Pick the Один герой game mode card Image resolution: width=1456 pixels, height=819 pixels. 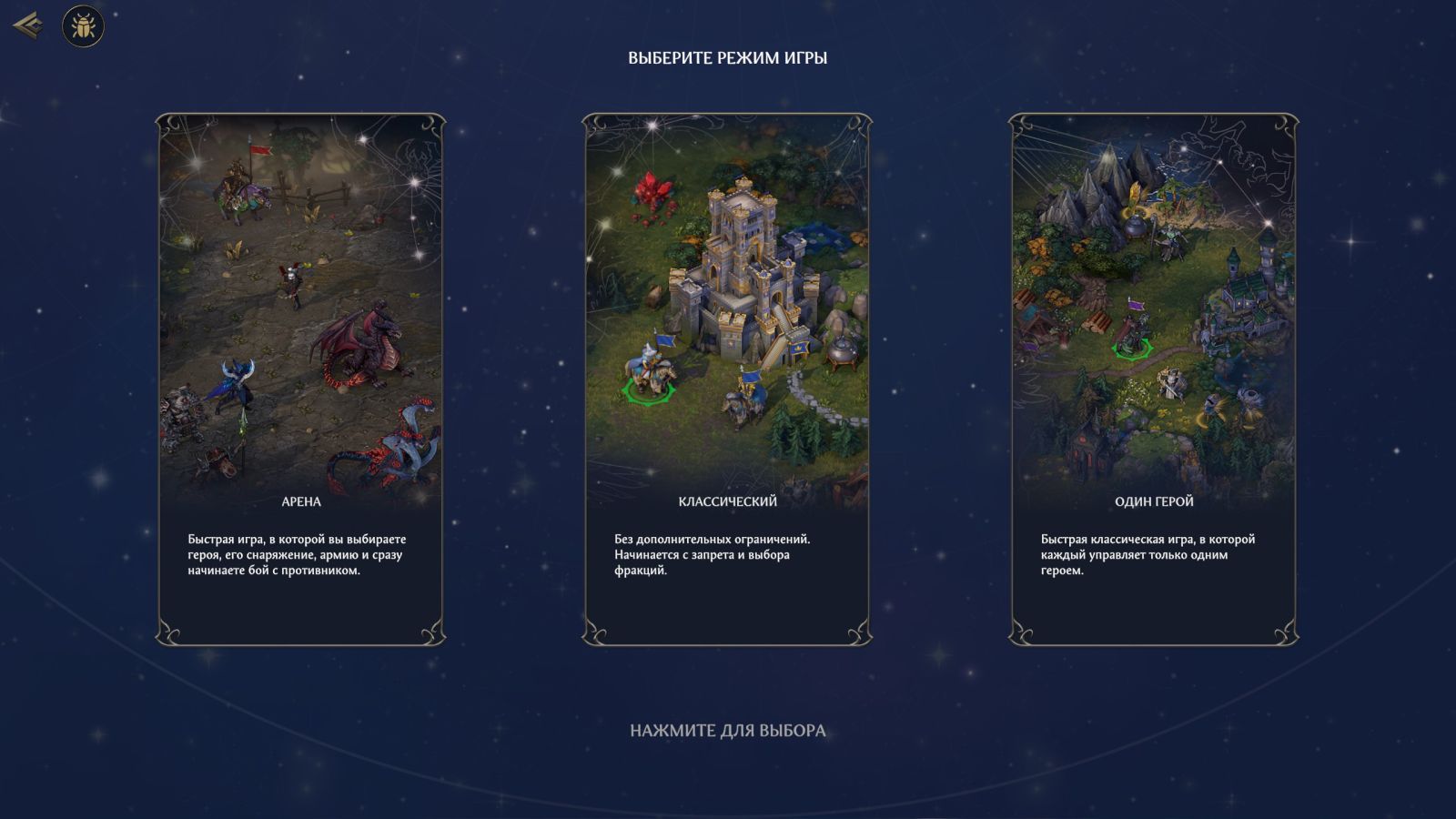1154,379
